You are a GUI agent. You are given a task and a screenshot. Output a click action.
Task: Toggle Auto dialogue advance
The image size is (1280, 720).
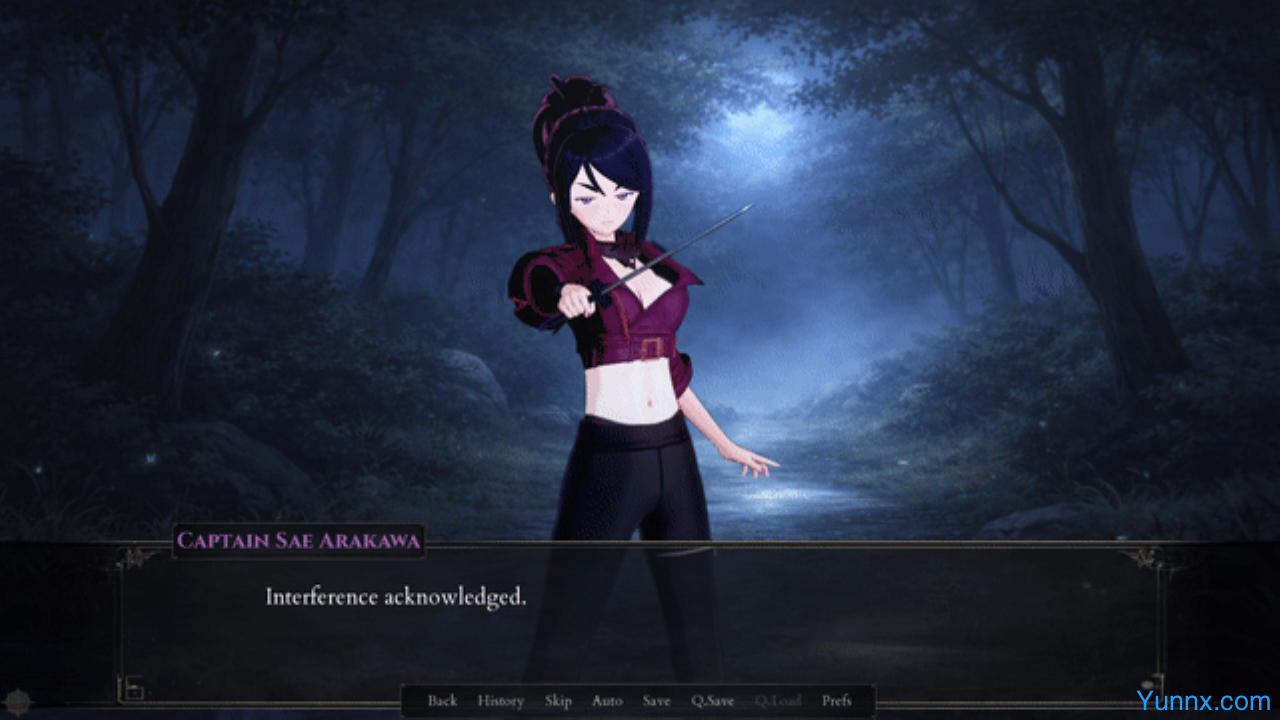(x=607, y=701)
